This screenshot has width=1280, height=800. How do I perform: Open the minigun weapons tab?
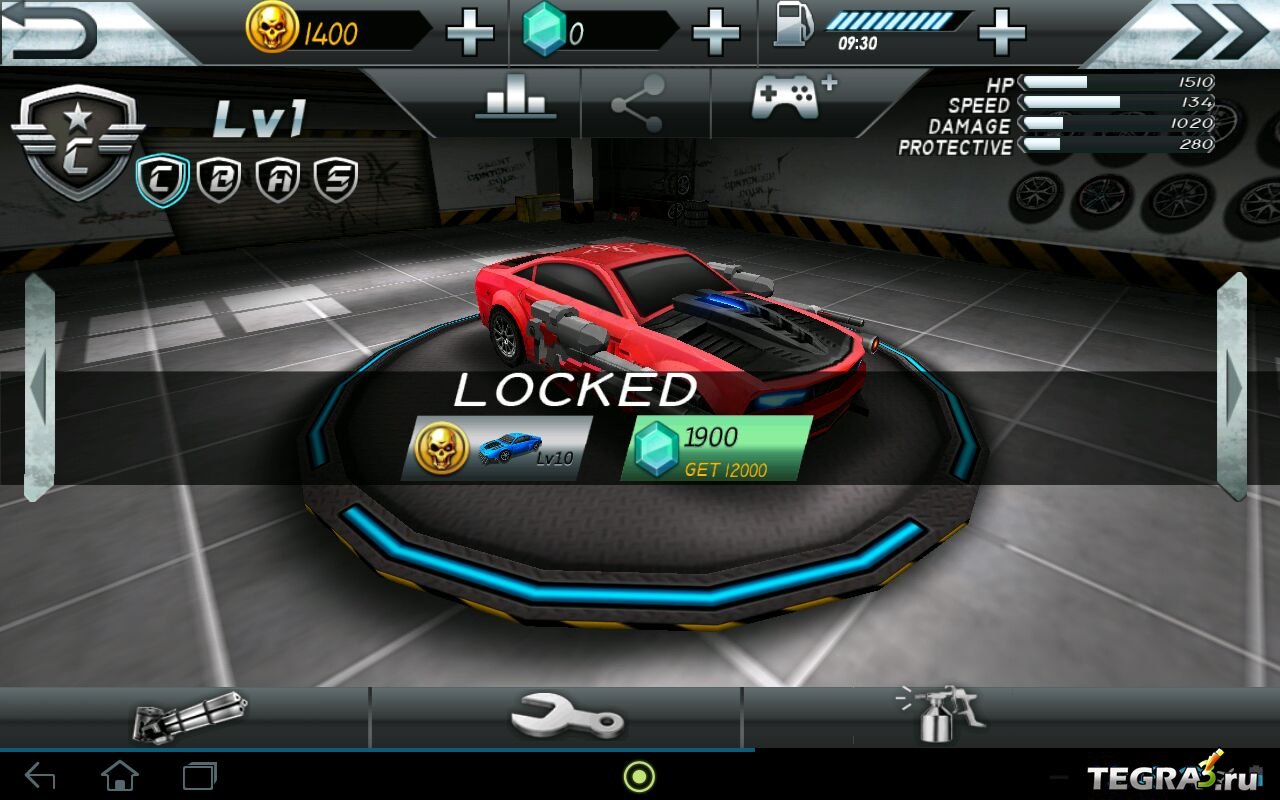pyautogui.click(x=188, y=717)
